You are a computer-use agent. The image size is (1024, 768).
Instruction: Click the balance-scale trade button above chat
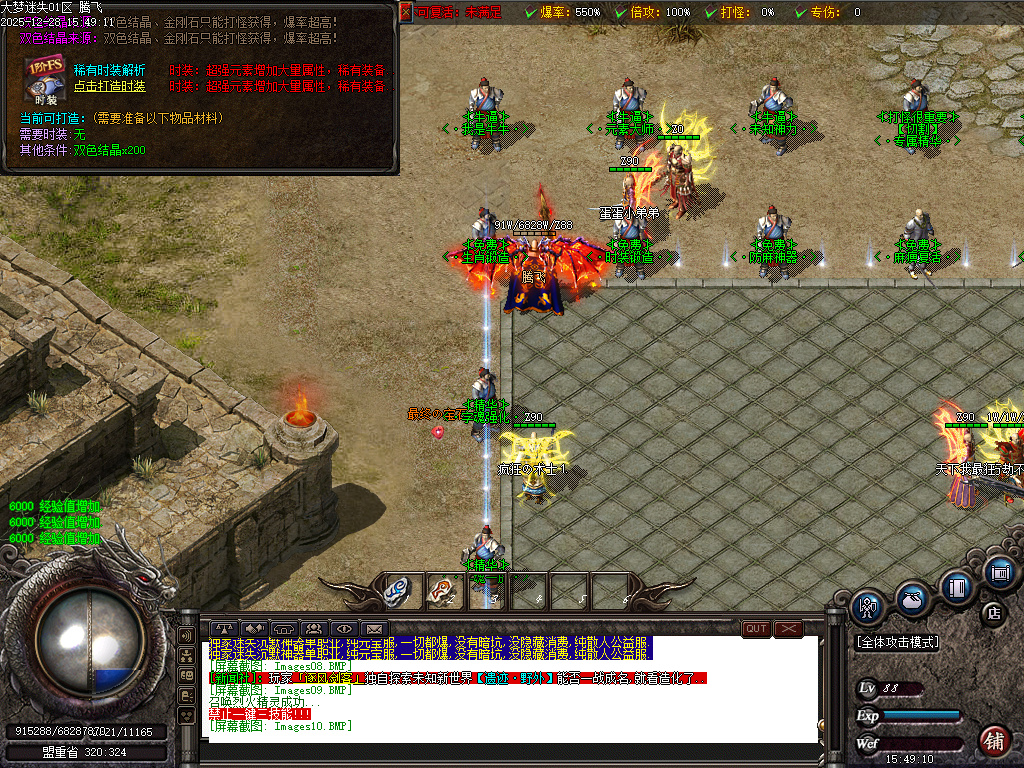click(x=222, y=629)
